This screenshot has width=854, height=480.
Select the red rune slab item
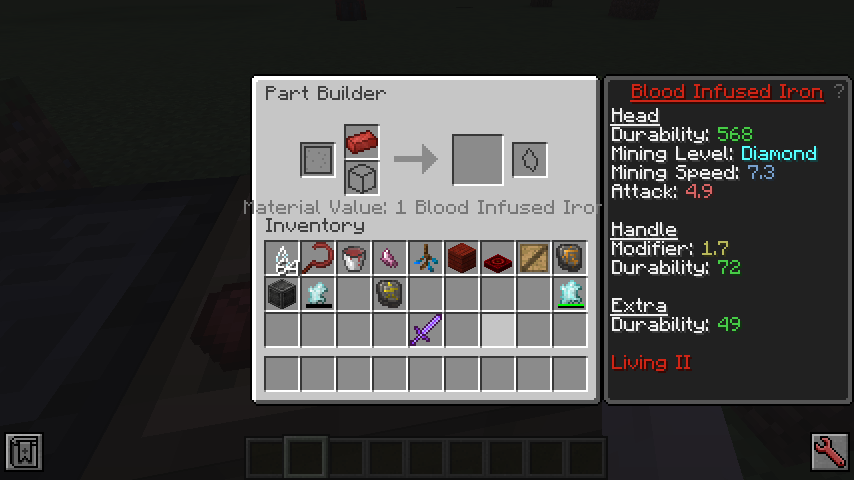coord(497,258)
